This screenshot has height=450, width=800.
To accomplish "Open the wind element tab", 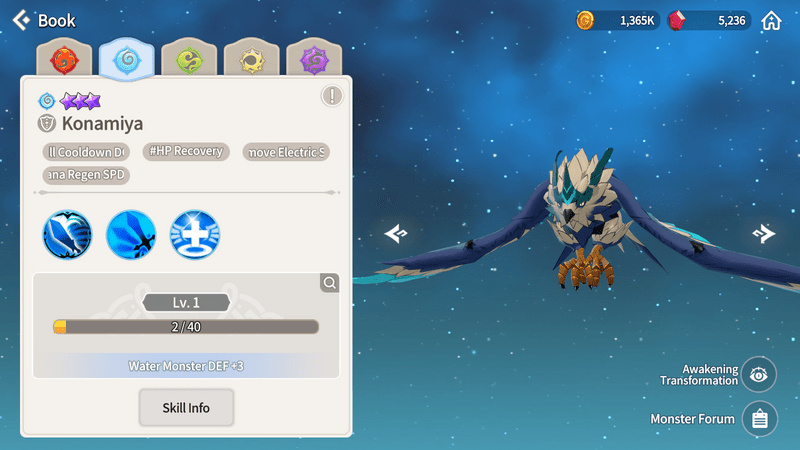I will [x=190, y=60].
